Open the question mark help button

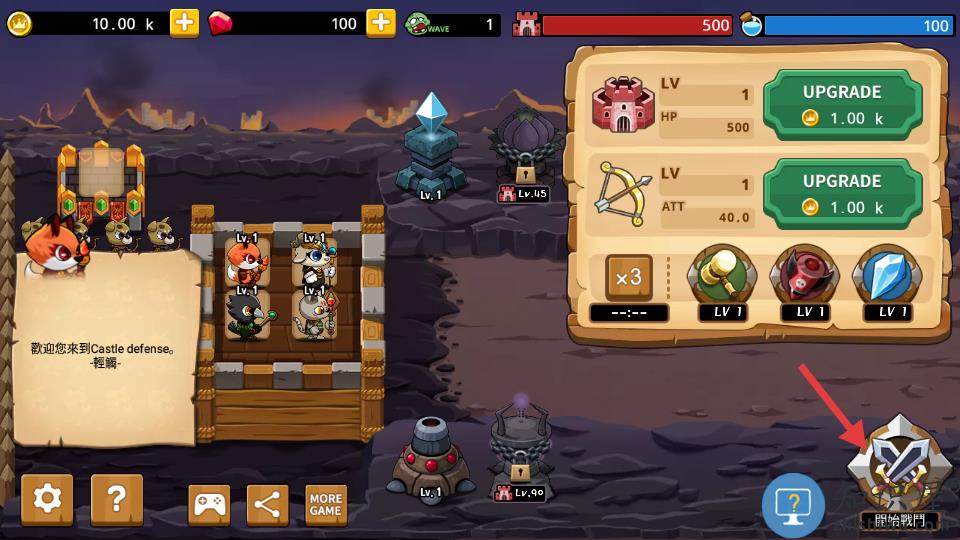tap(117, 499)
